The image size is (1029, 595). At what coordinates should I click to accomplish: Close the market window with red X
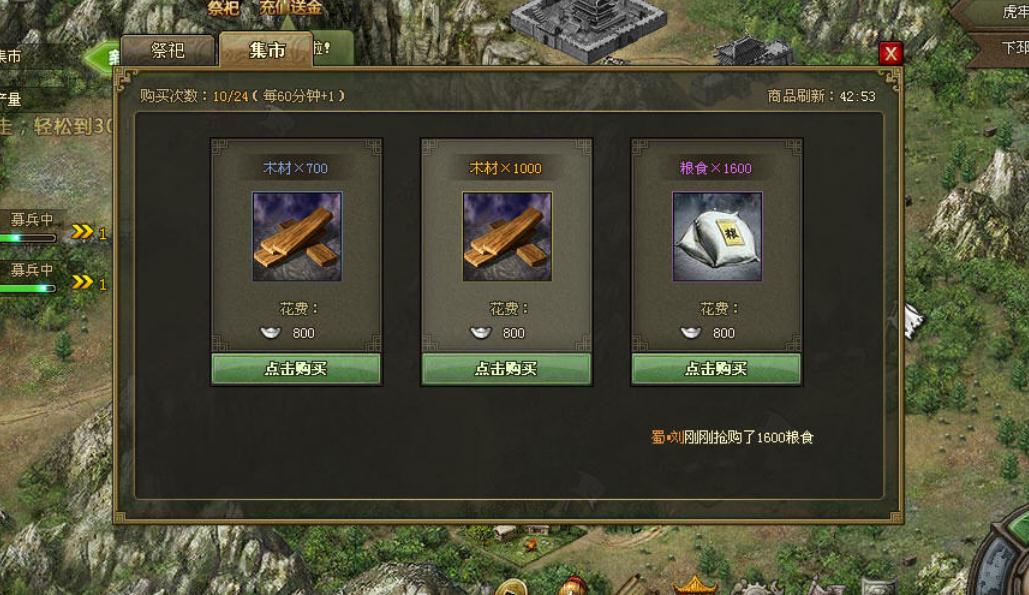coord(890,54)
